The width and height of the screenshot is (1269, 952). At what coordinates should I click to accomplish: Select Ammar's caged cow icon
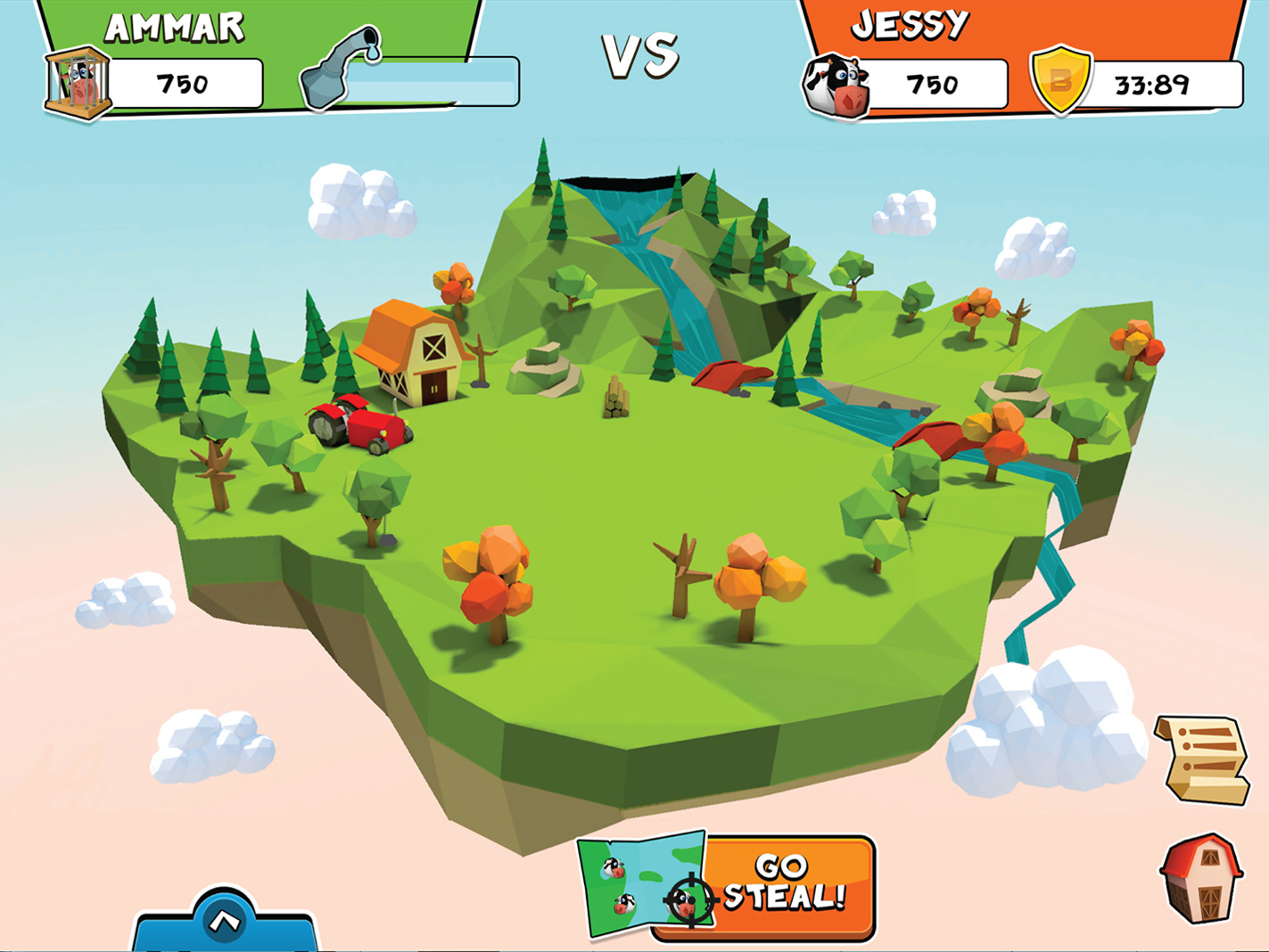(x=78, y=83)
